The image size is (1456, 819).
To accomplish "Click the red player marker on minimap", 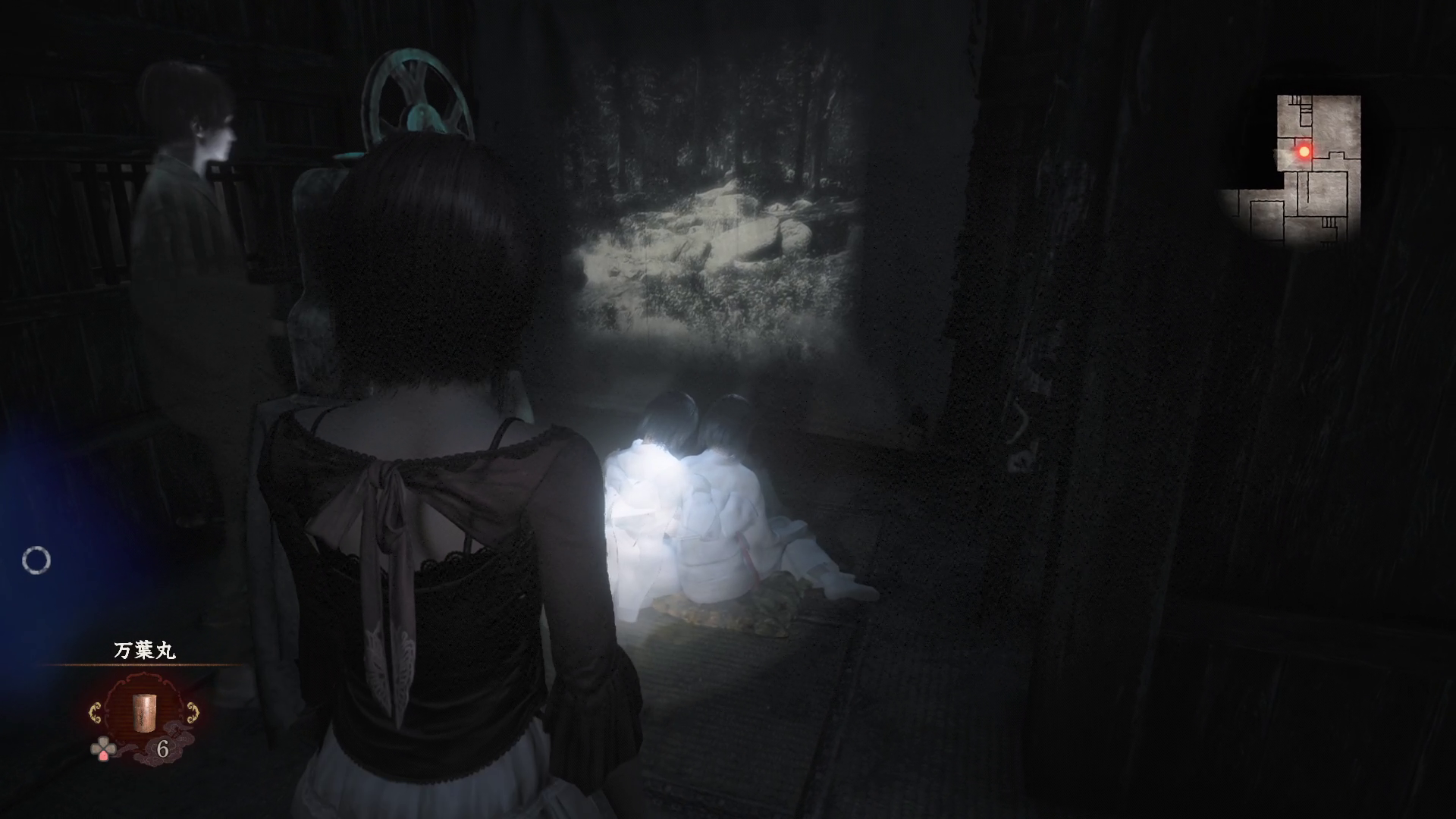I will (1304, 152).
